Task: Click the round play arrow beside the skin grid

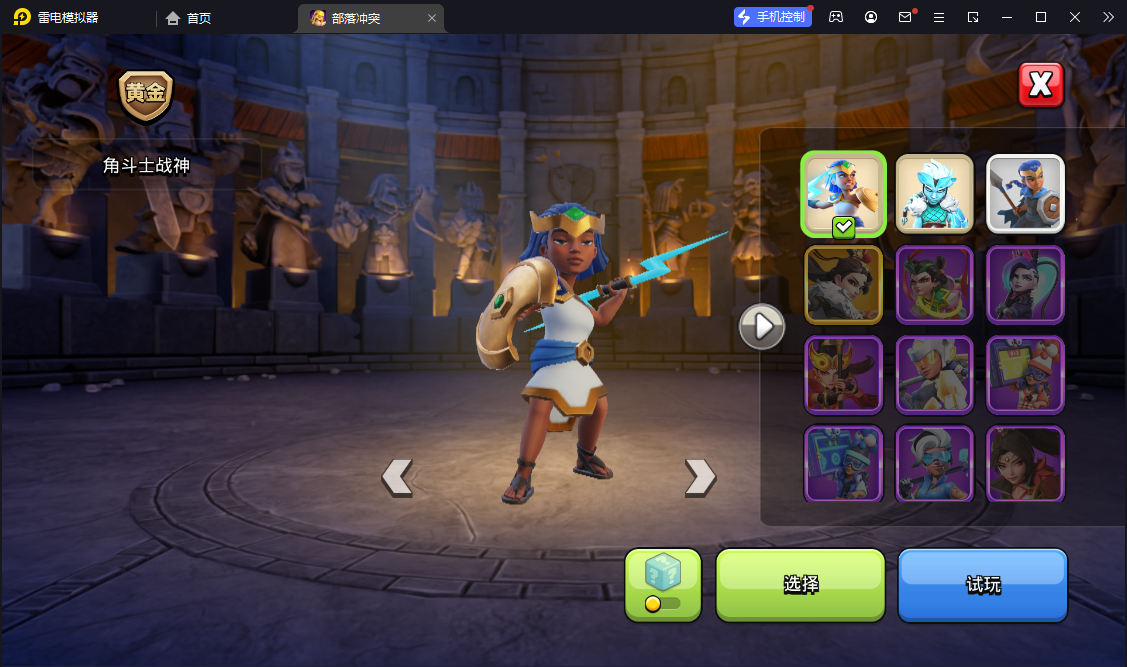Action: click(x=762, y=326)
